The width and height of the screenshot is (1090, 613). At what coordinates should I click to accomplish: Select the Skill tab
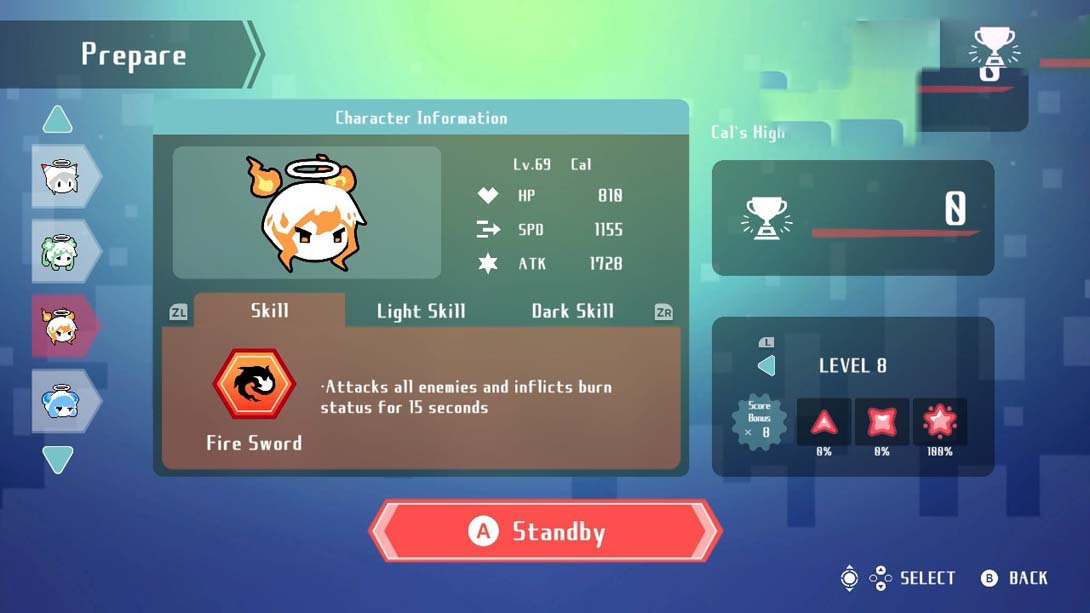tap(269, 310)
